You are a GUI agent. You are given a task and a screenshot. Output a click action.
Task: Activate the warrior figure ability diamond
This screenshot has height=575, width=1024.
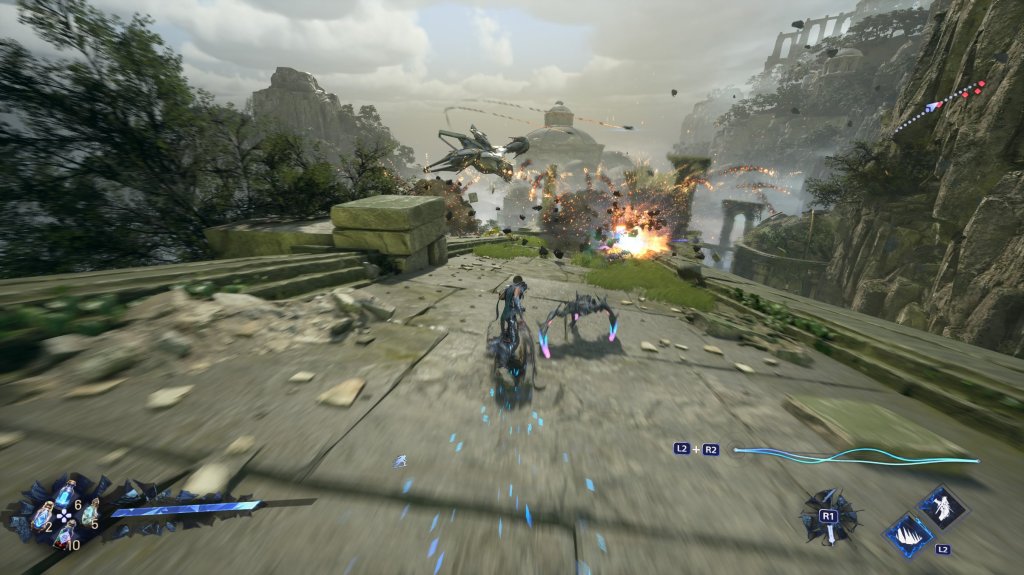(942, 507)
